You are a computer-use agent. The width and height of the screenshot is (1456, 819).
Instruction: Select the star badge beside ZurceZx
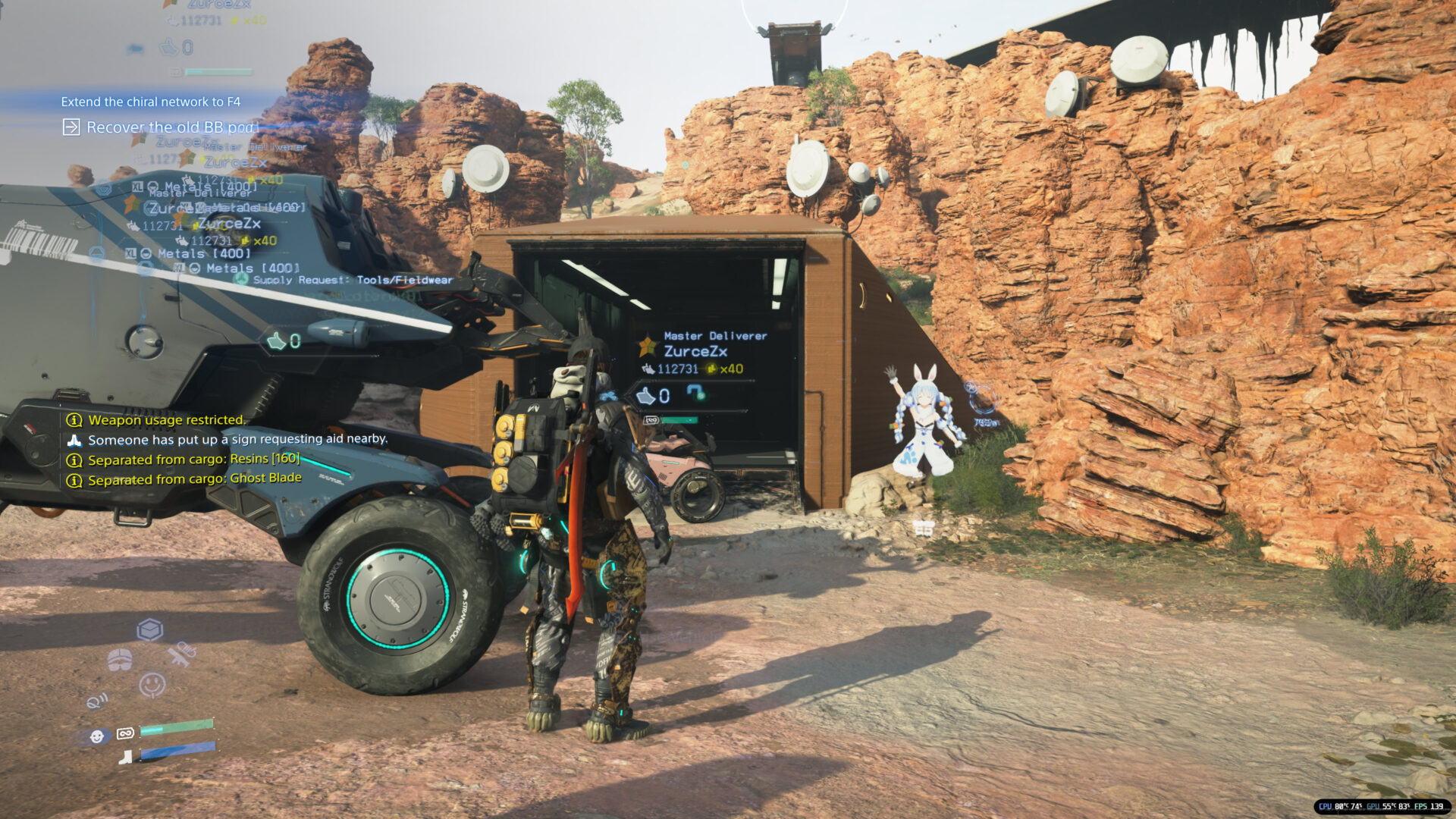coord(648,347)
